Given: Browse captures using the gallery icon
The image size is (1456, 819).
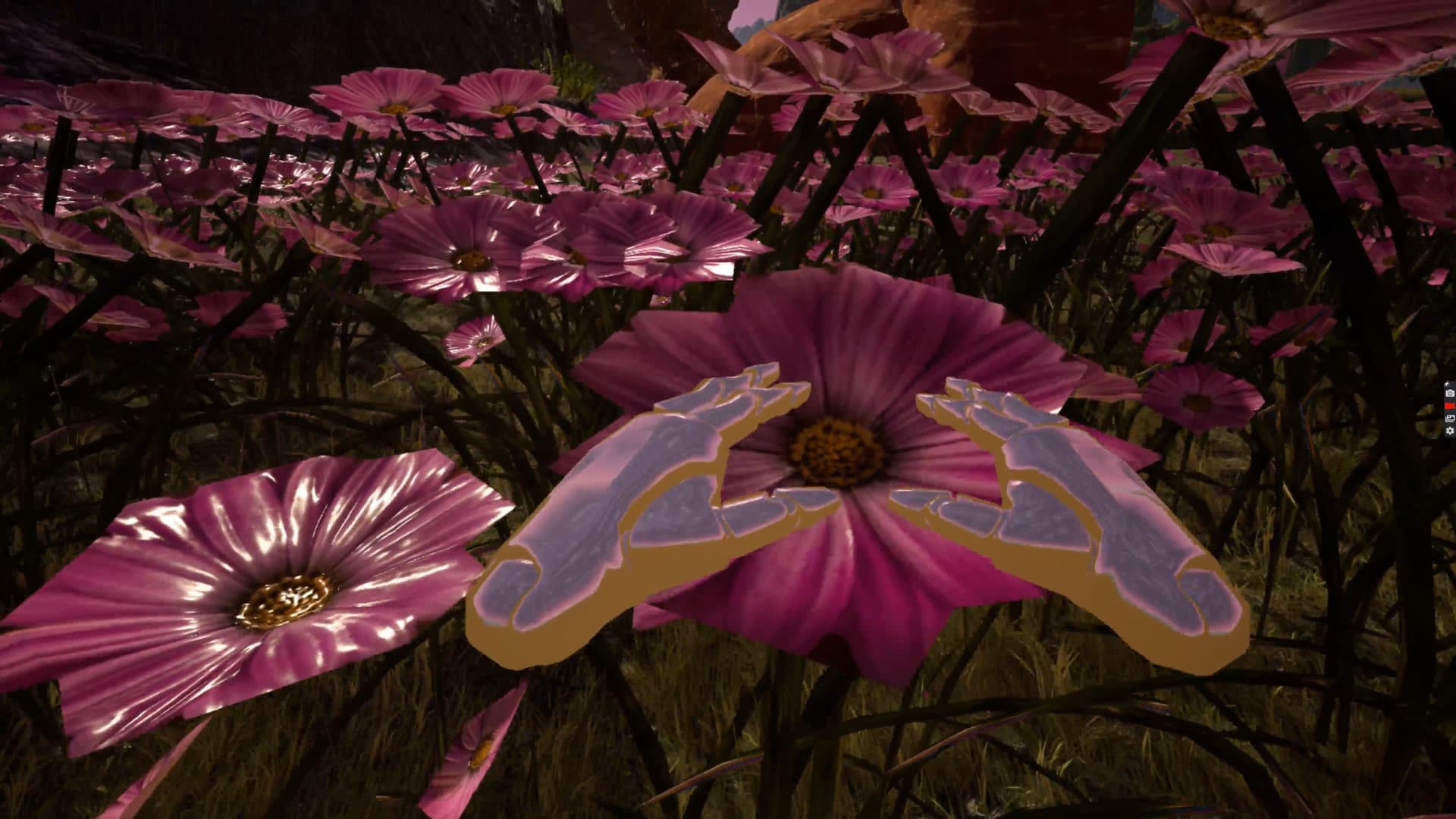Looking at the screenshot, I should [1449, 418].
